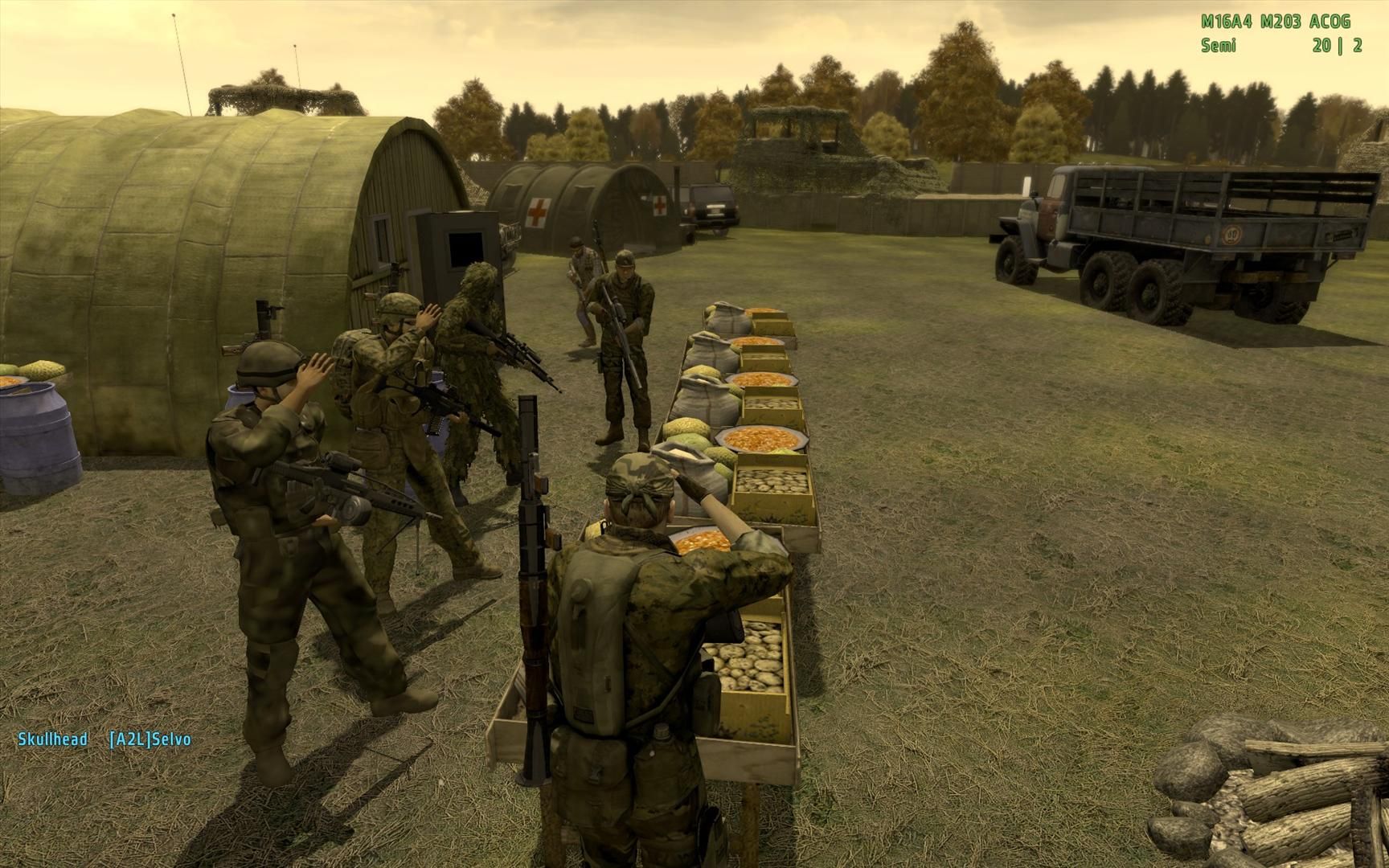The image size is (1389, 868).
Task: Click the M16A4 M203 ACOG weapon label
Action: [1275, 22]
